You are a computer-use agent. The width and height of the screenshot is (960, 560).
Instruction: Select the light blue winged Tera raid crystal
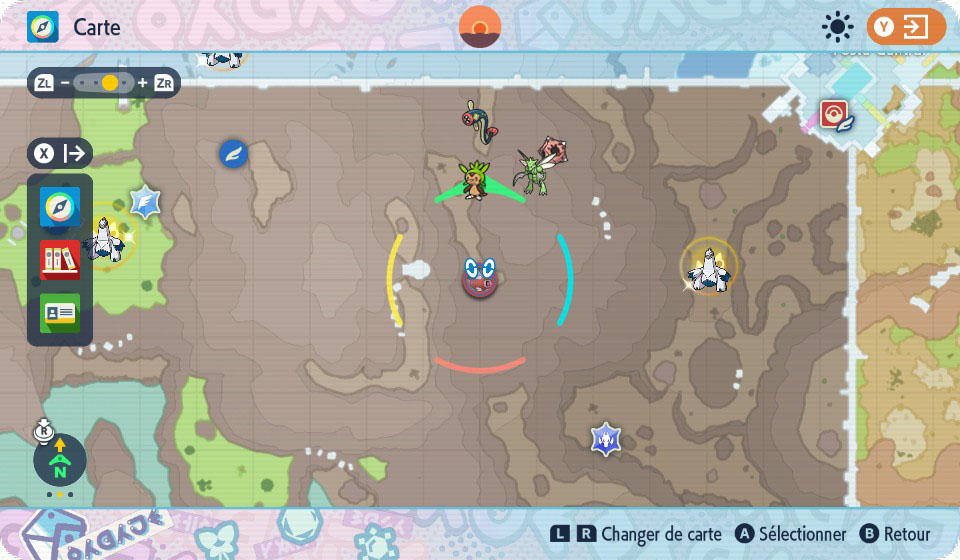[146, 203]
